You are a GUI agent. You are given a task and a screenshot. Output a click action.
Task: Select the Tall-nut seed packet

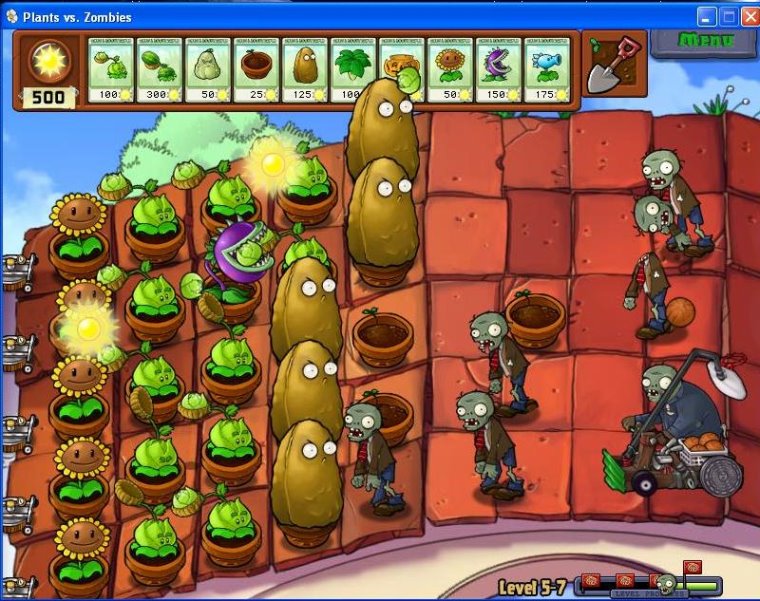pyautogui.click(x=304, y=70)
